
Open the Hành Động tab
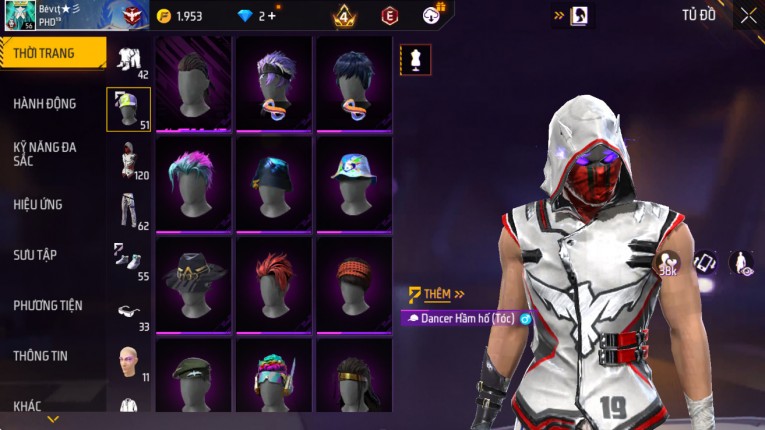click(45, 104)
